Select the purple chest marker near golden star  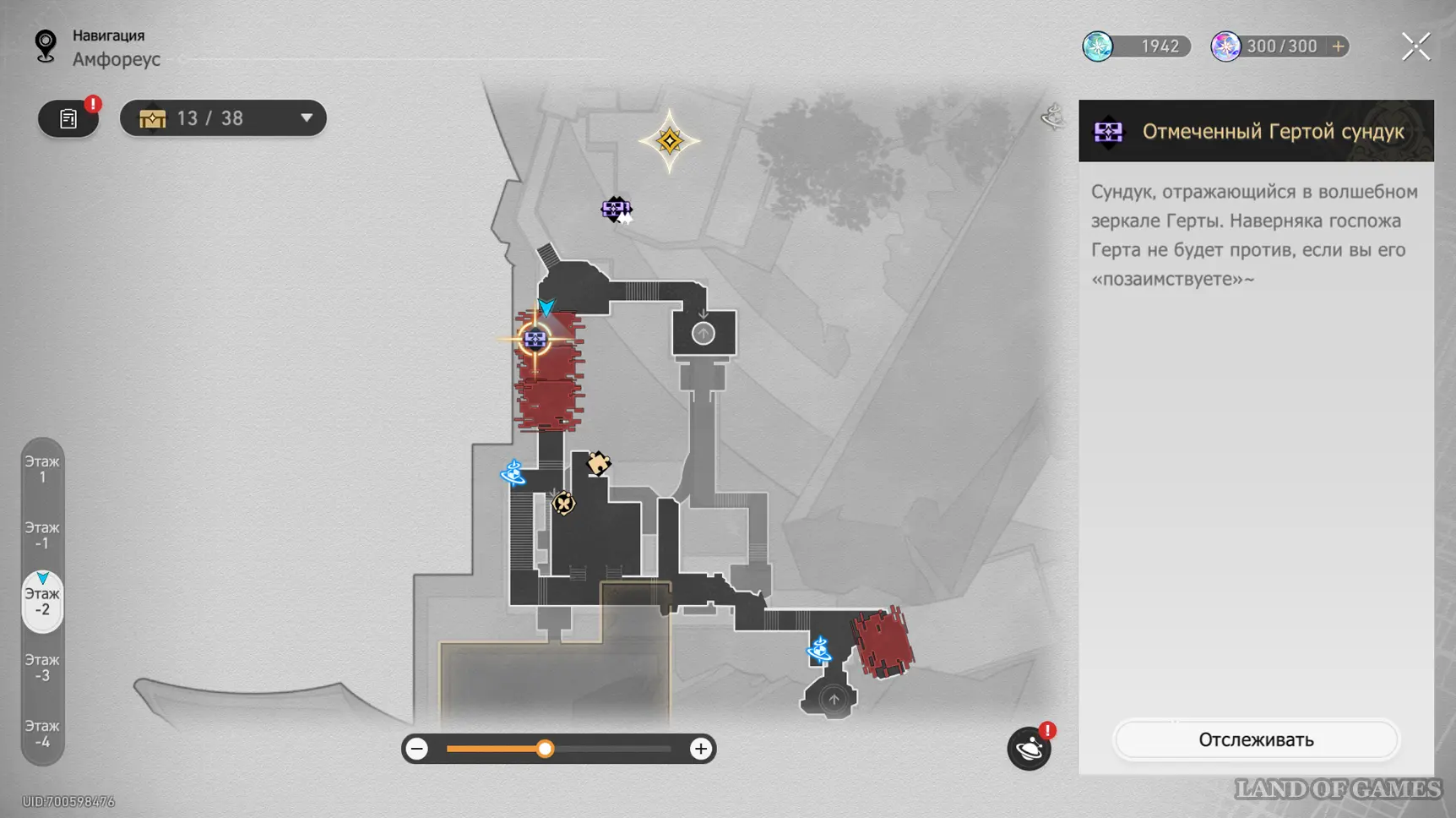(x=616, y=209)
